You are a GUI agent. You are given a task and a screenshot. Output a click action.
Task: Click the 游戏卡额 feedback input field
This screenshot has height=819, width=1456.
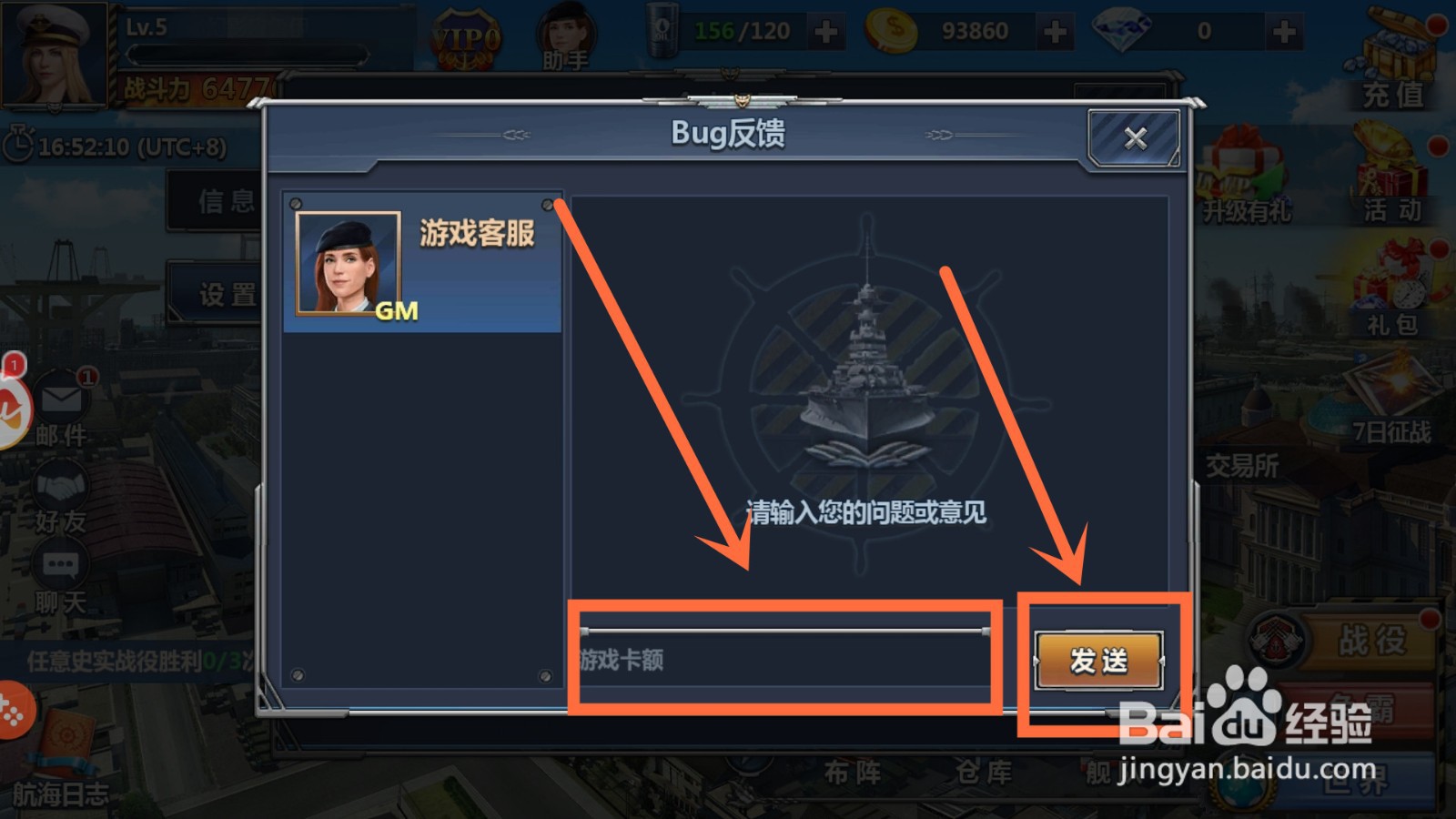tap(783, 657)
